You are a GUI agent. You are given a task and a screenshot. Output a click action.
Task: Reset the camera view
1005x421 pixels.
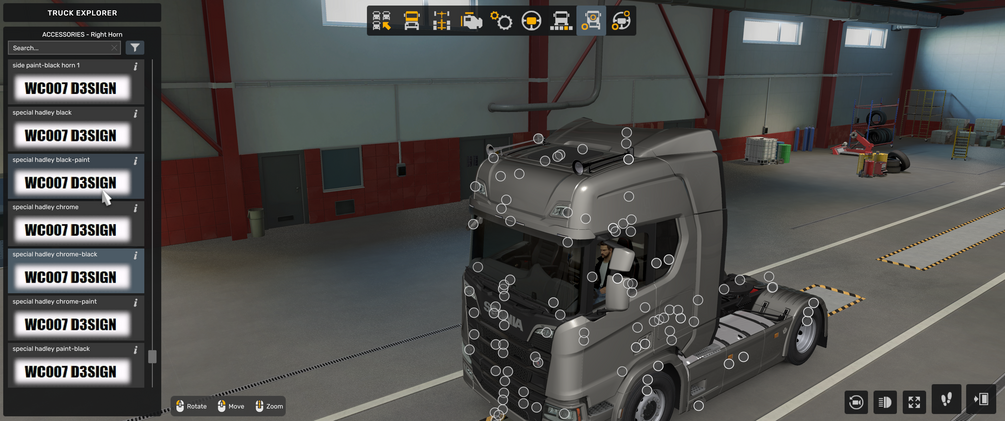[855, 402]
